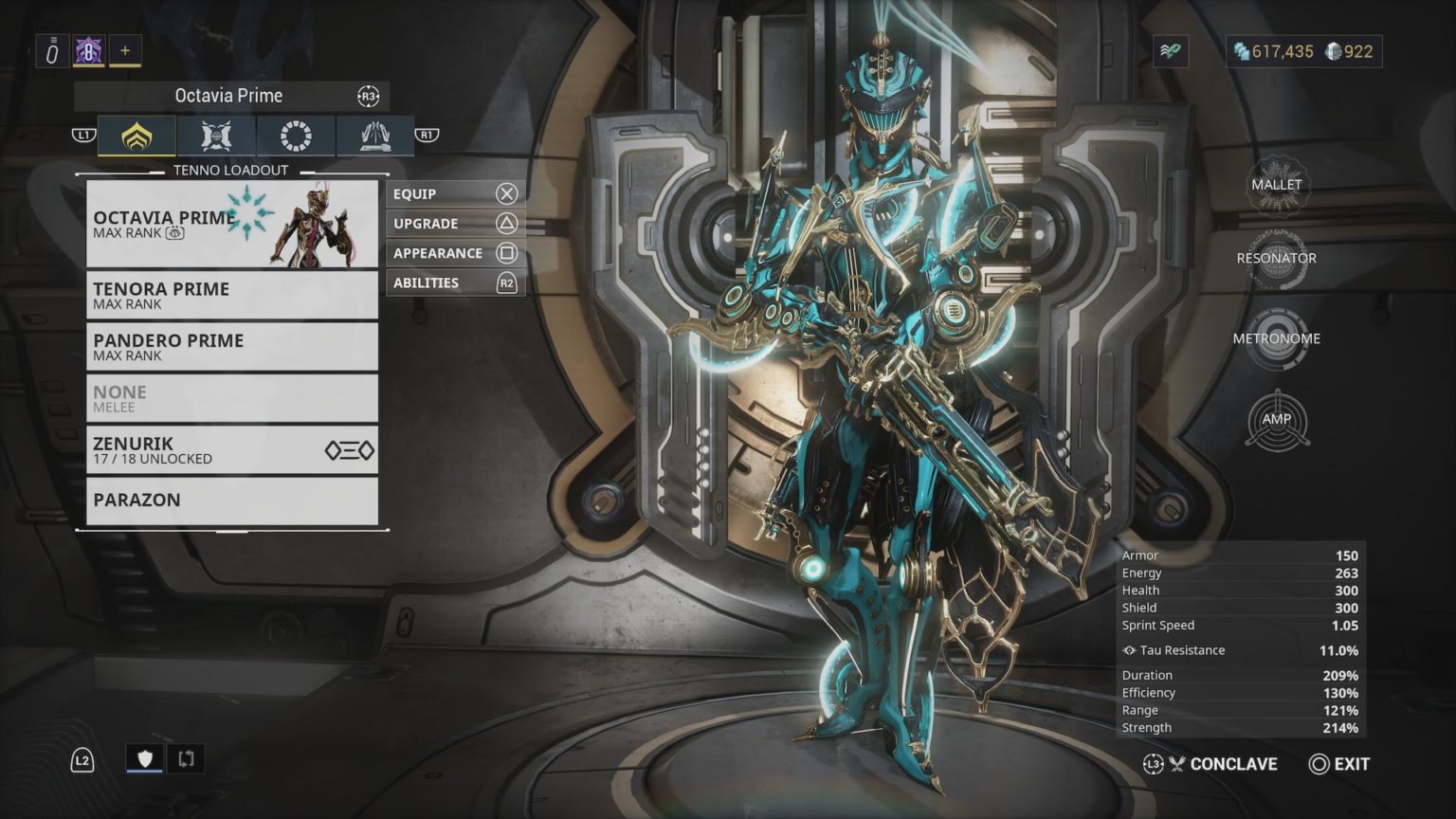Image resolution: width=1456 pixels, height=819 pixels.
Task: Open the Pandero Prime secondary slot
Action: pyautogui.click(x=231, y=346)
